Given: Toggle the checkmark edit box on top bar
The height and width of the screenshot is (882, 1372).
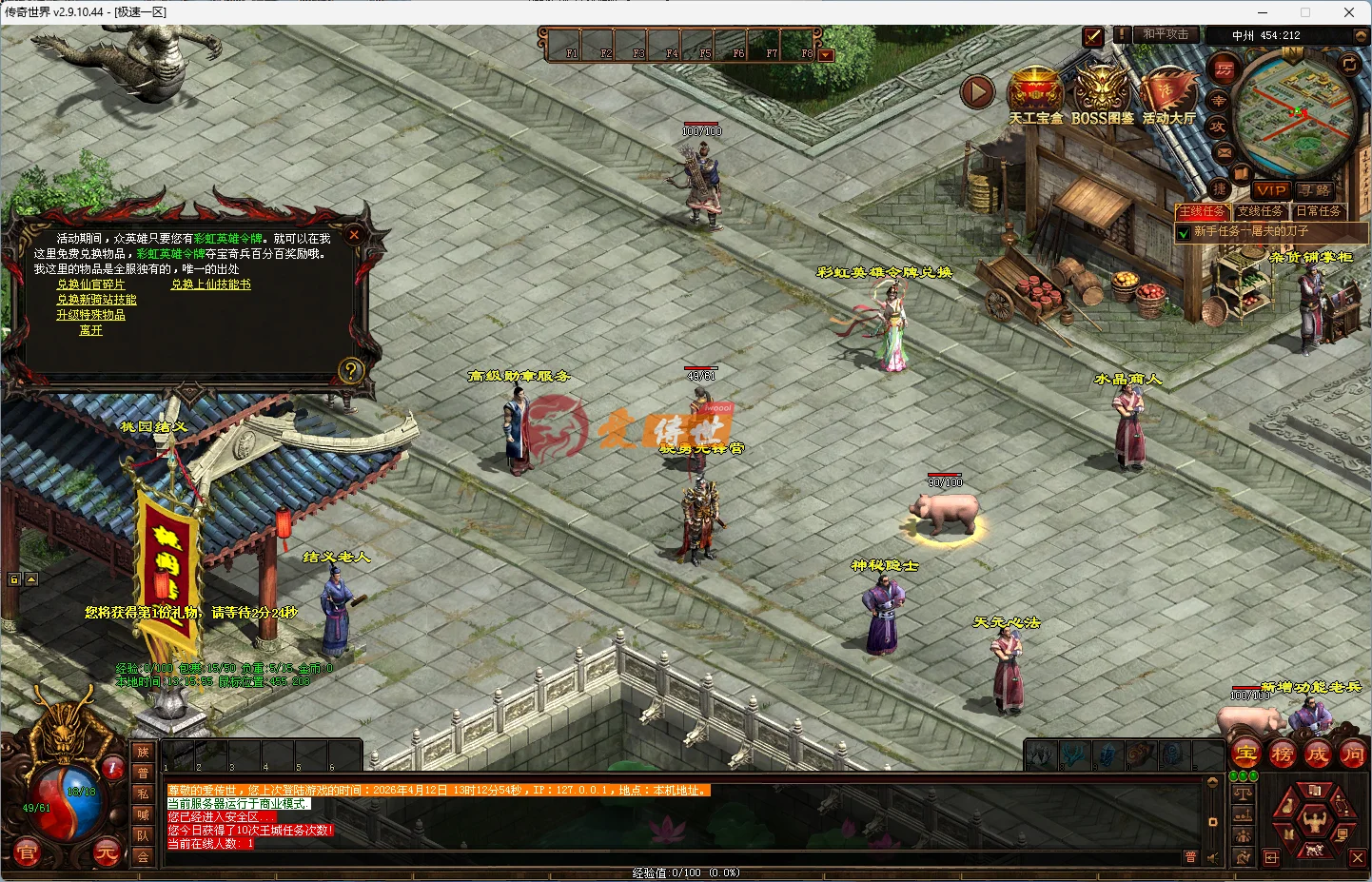Looking at the screenshot, I should pyautogui.click(x=1092, y=38).
